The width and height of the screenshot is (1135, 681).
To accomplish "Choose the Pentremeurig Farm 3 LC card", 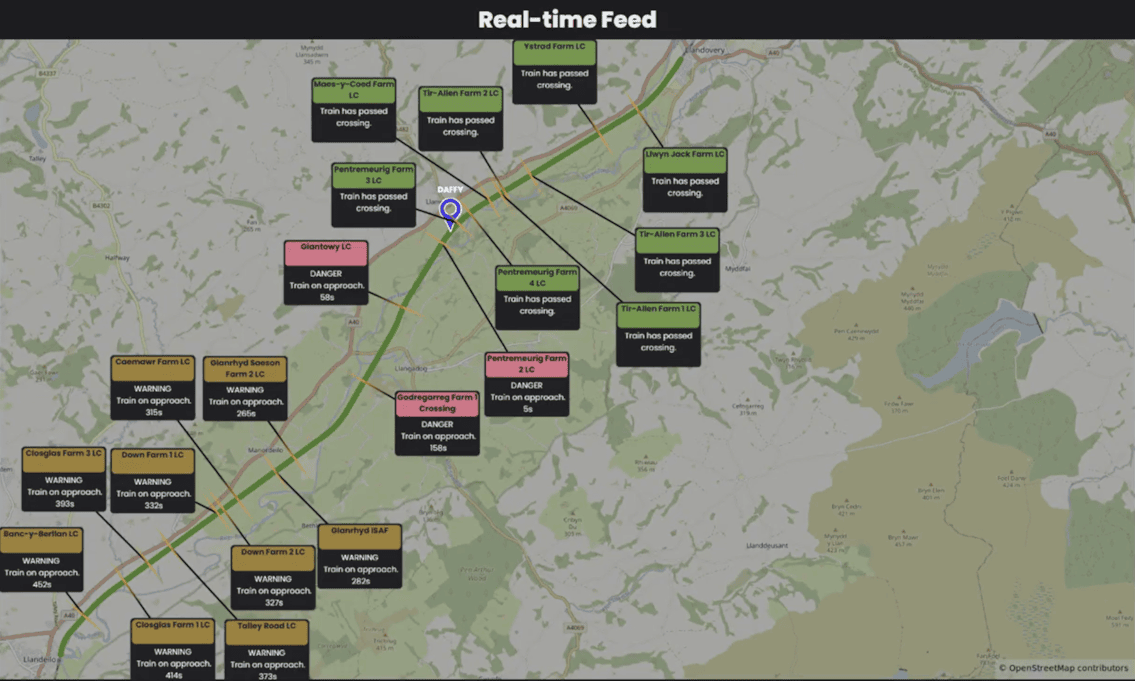I will 373,195.
